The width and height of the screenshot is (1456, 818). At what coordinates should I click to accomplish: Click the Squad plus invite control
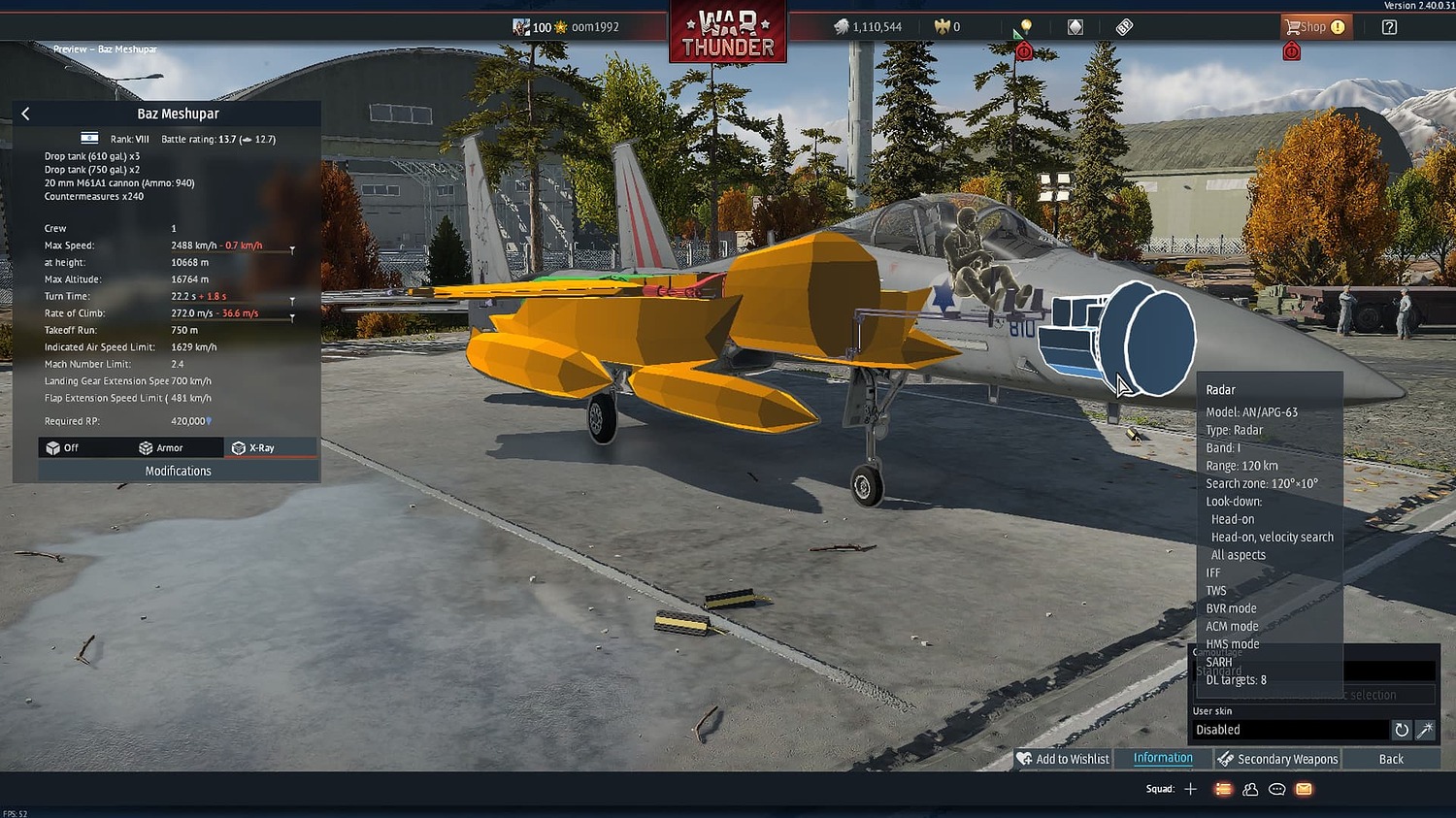pos(1190,789)
